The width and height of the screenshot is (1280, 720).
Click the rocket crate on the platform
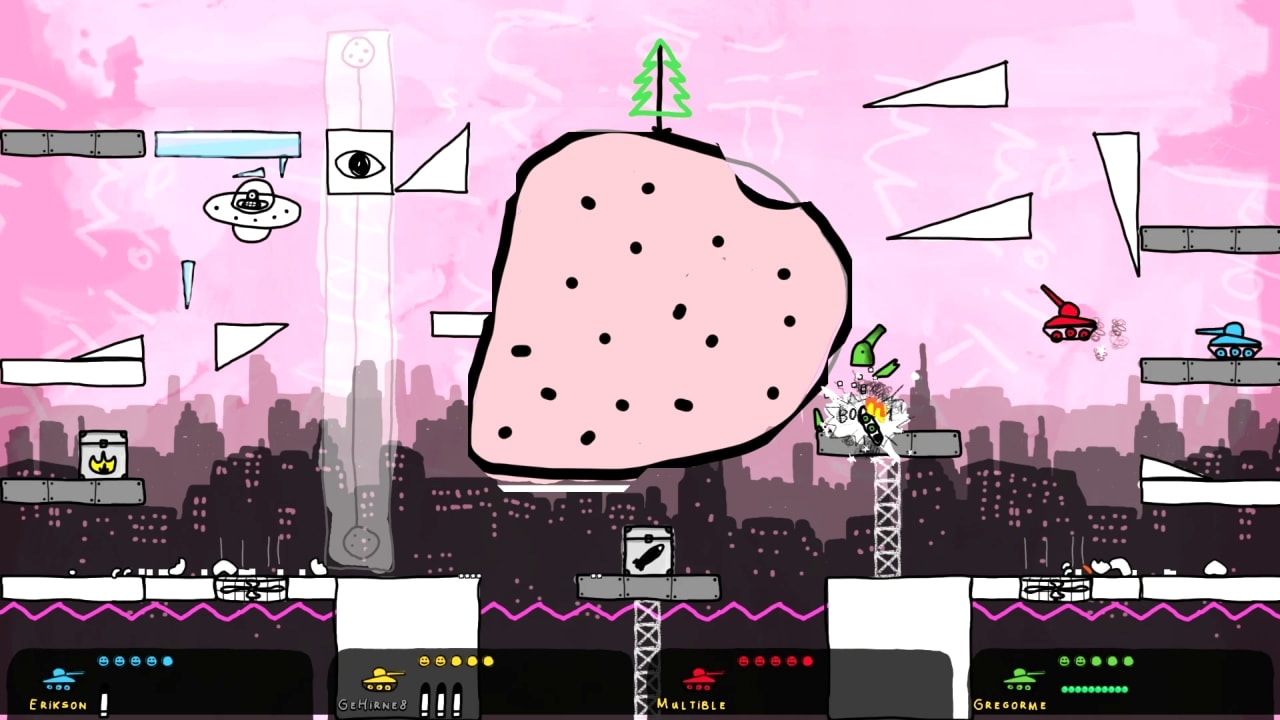click(648, 550)
